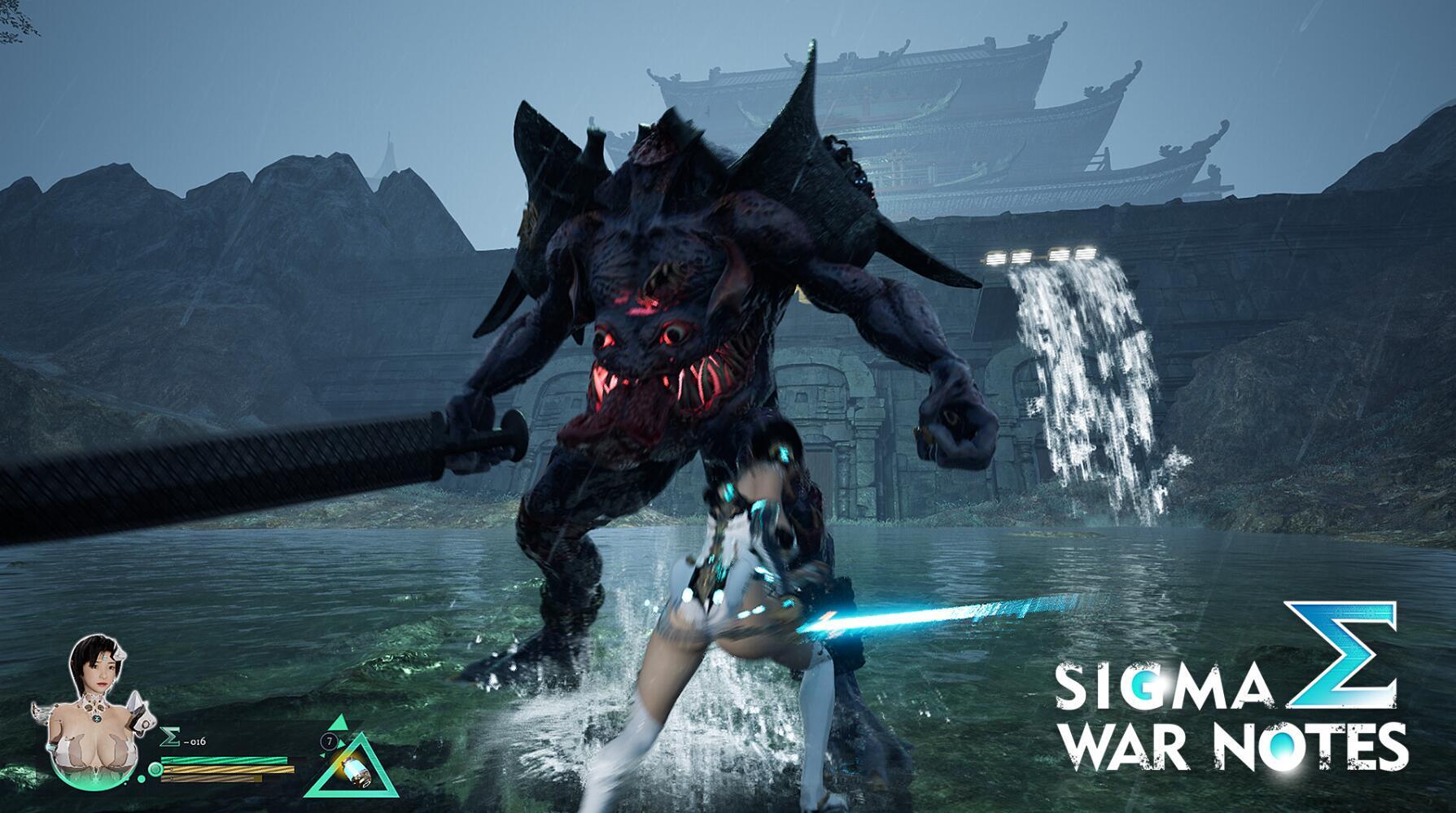Click the quantity badge showing 7 potions
This screenshot has height=813, width=1456.
(x=329, y=741)
